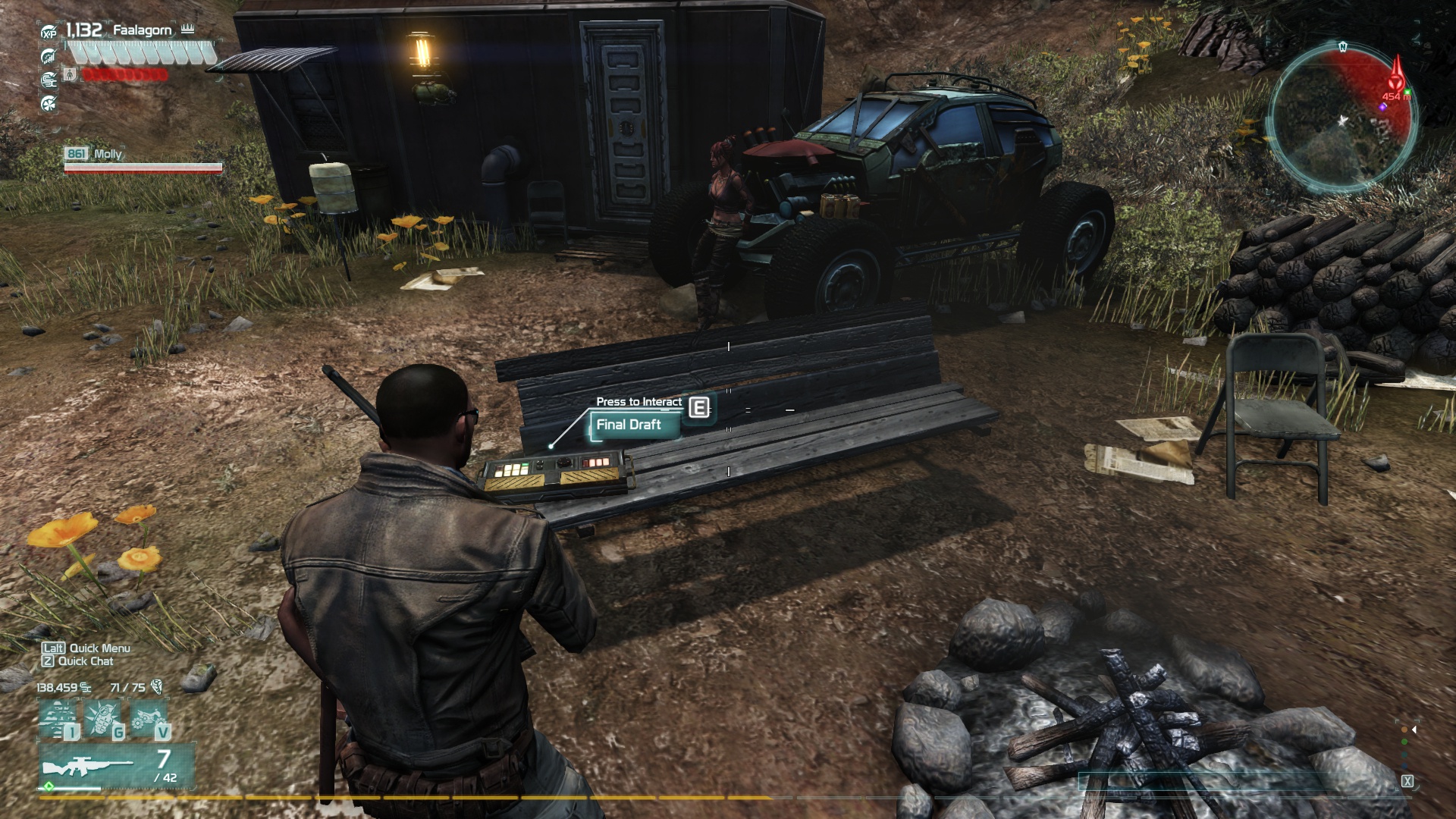Click the Faalagorn player name

tap(142, 30)
